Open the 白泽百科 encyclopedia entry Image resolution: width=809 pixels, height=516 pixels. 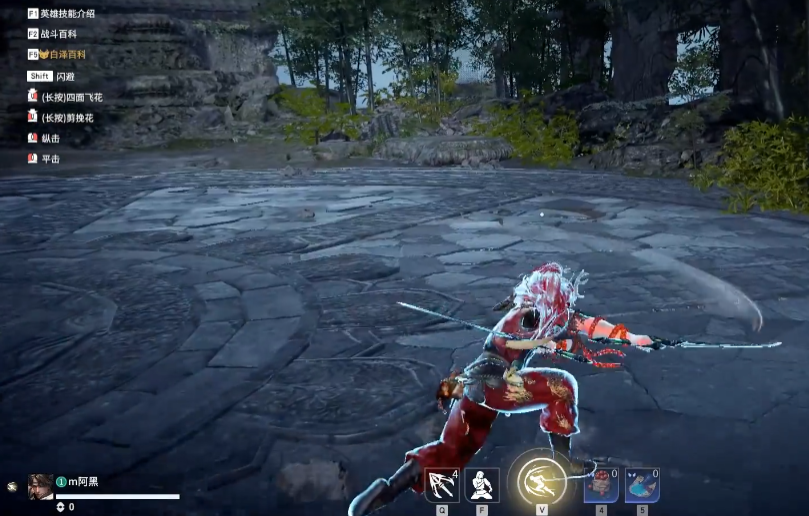(62, 55)
